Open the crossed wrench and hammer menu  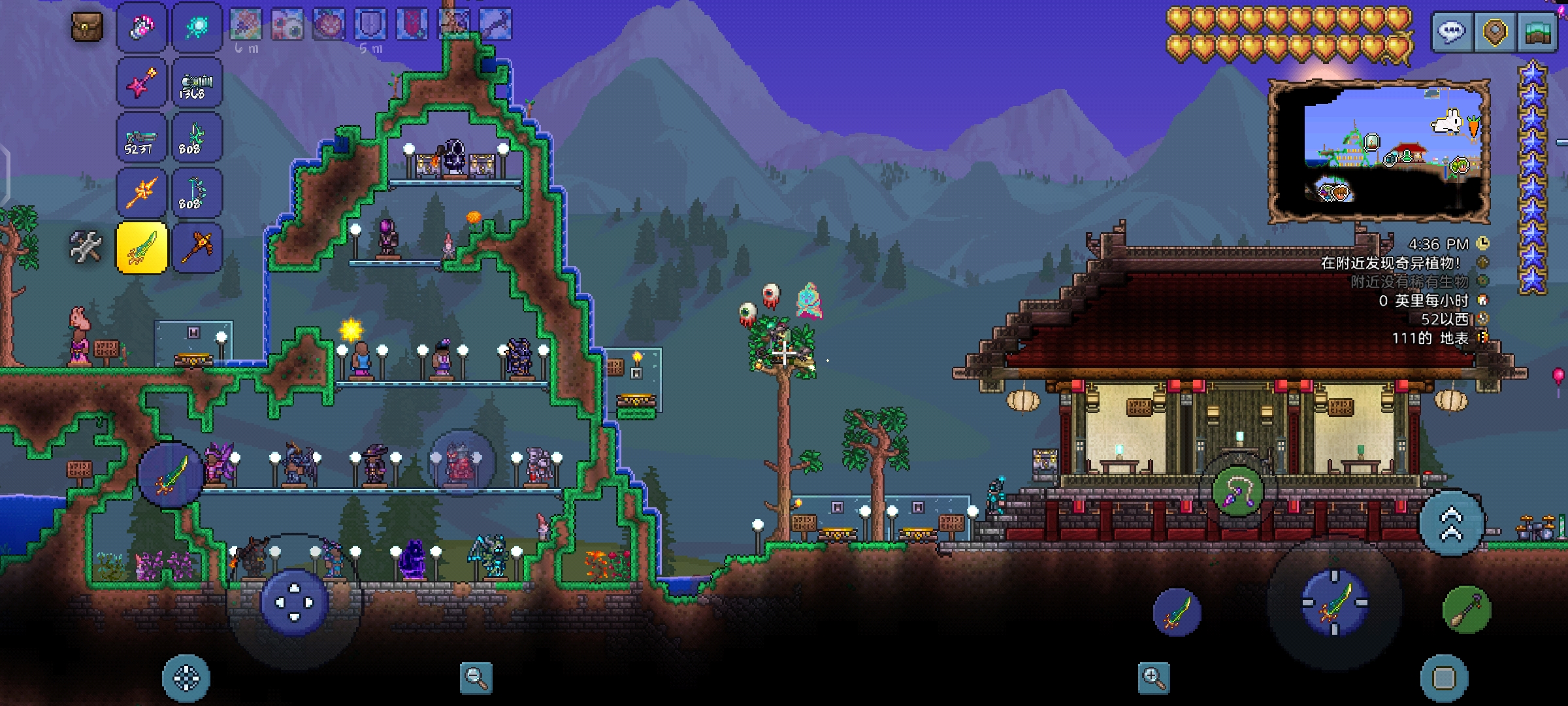point(86,247)
